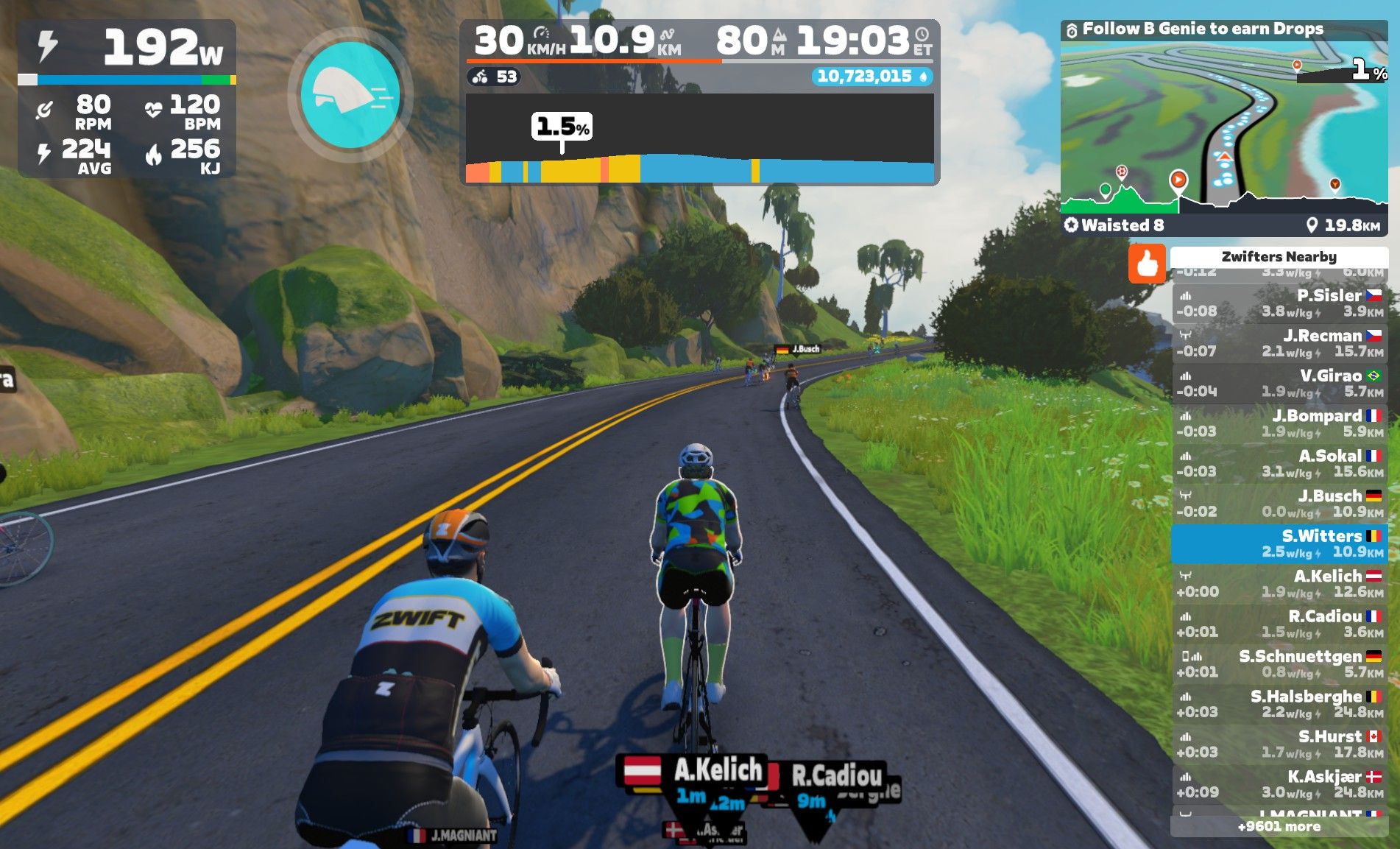
Task: Select the S.Halsberghe row
Action: pyautogui.click(x=1279, y=704)
